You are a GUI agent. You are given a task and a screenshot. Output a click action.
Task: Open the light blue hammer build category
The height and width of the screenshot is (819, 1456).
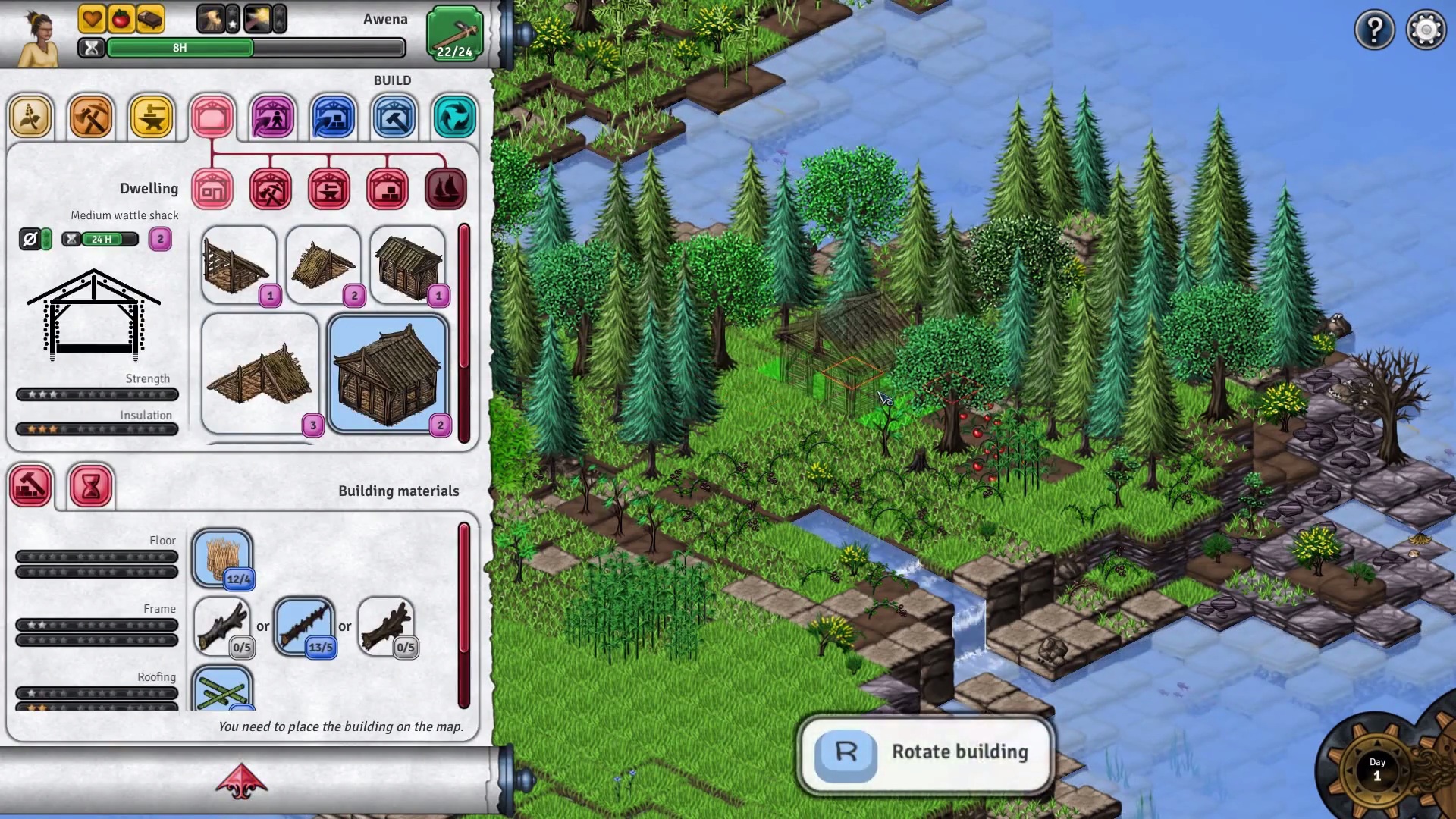coord(394,118)
